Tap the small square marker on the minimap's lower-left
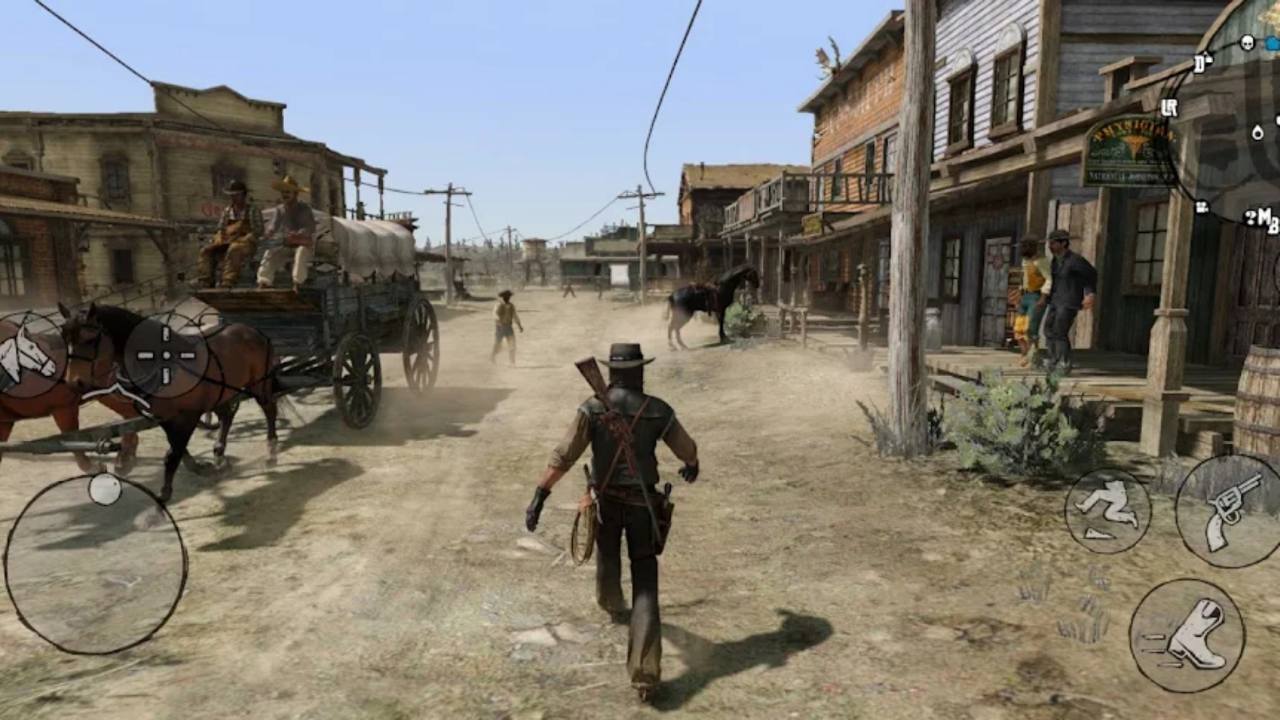This screenshot has height=720, width=1280. [1200, 206]
